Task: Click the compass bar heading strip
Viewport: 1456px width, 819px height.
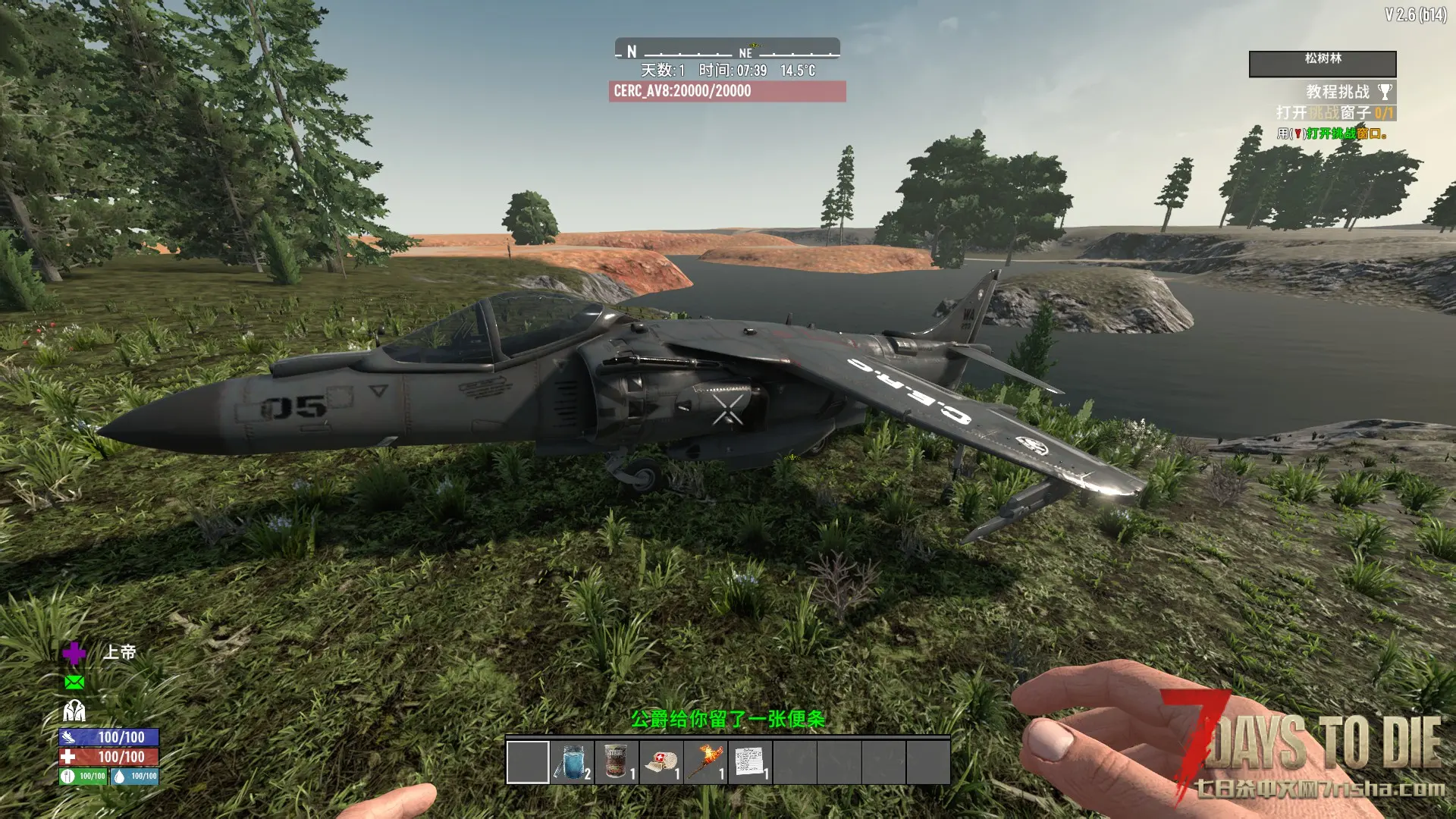Action: tap(726, 50)
